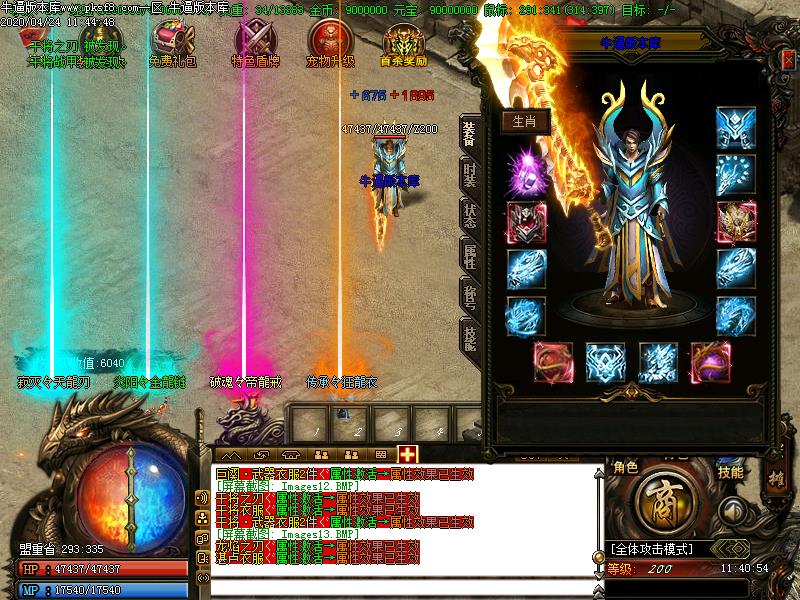Click the red plus chat tab button
The width and height of the screenshot is (800, 600).
point(407,453)
